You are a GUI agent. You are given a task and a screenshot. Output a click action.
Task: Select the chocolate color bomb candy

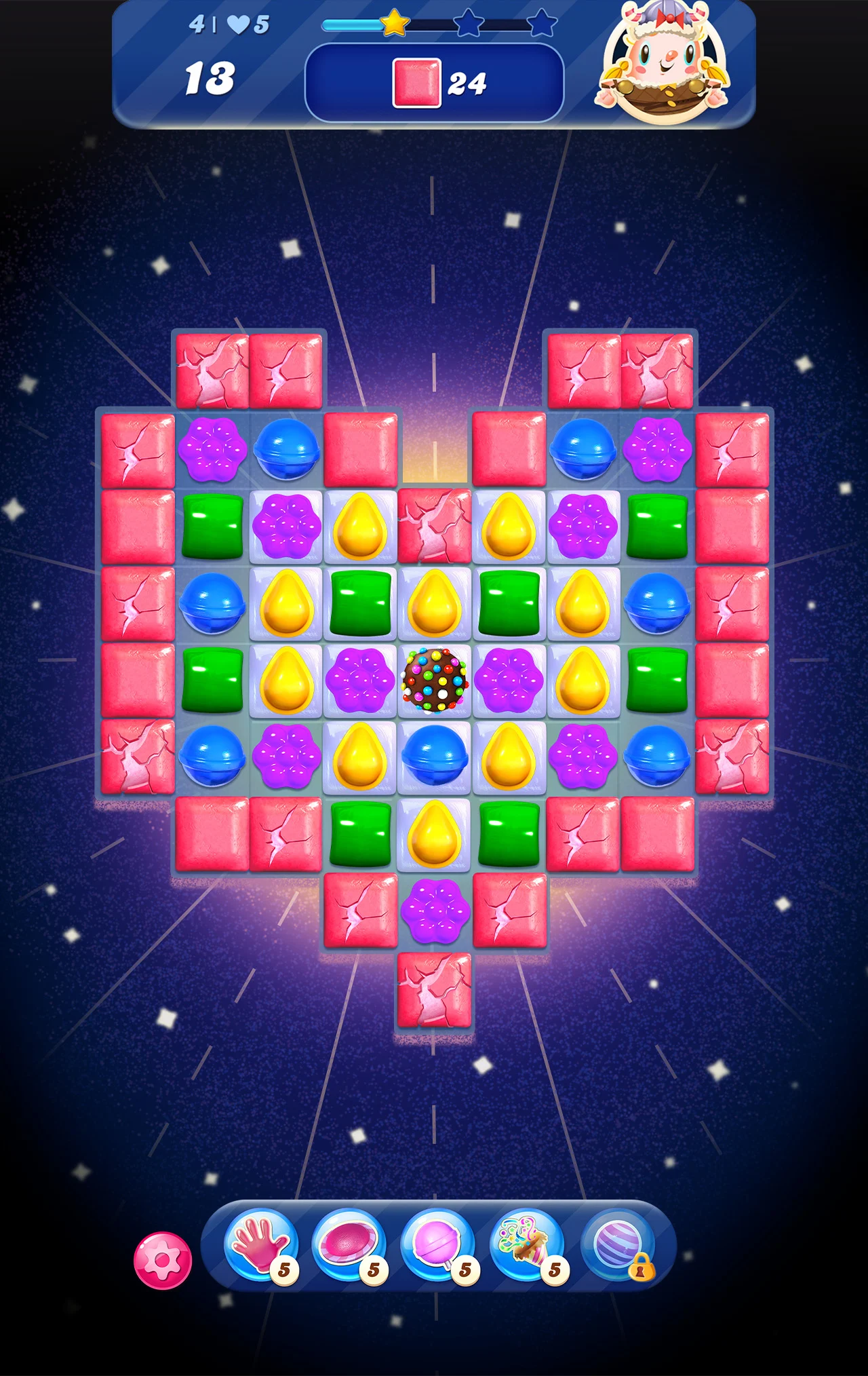click(x=435, y=680)
